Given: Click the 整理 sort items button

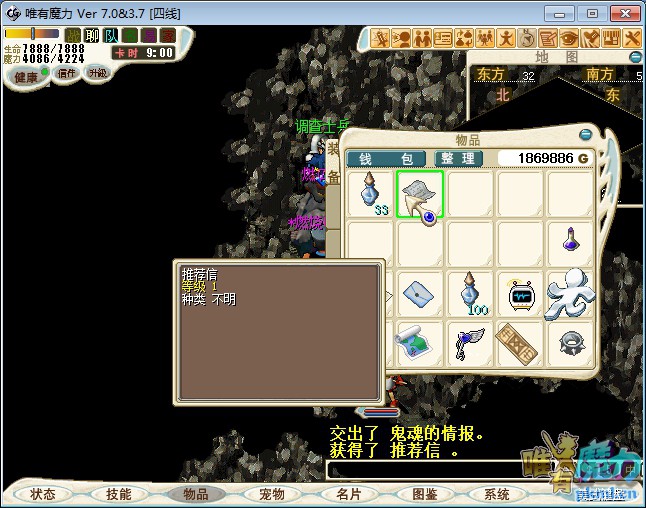Looking at the screenshot, I should click(459, 159).
